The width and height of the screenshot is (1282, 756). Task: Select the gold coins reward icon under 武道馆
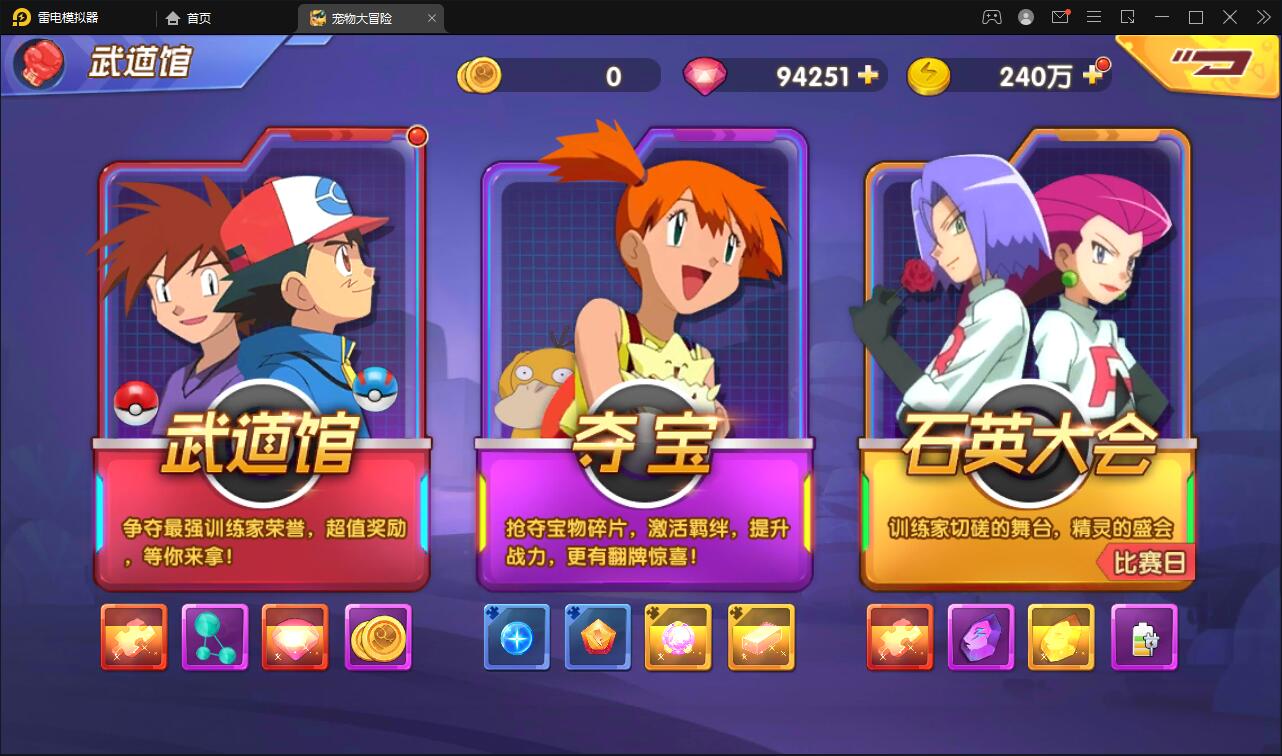pyautogui.click(x=378, y=637)
